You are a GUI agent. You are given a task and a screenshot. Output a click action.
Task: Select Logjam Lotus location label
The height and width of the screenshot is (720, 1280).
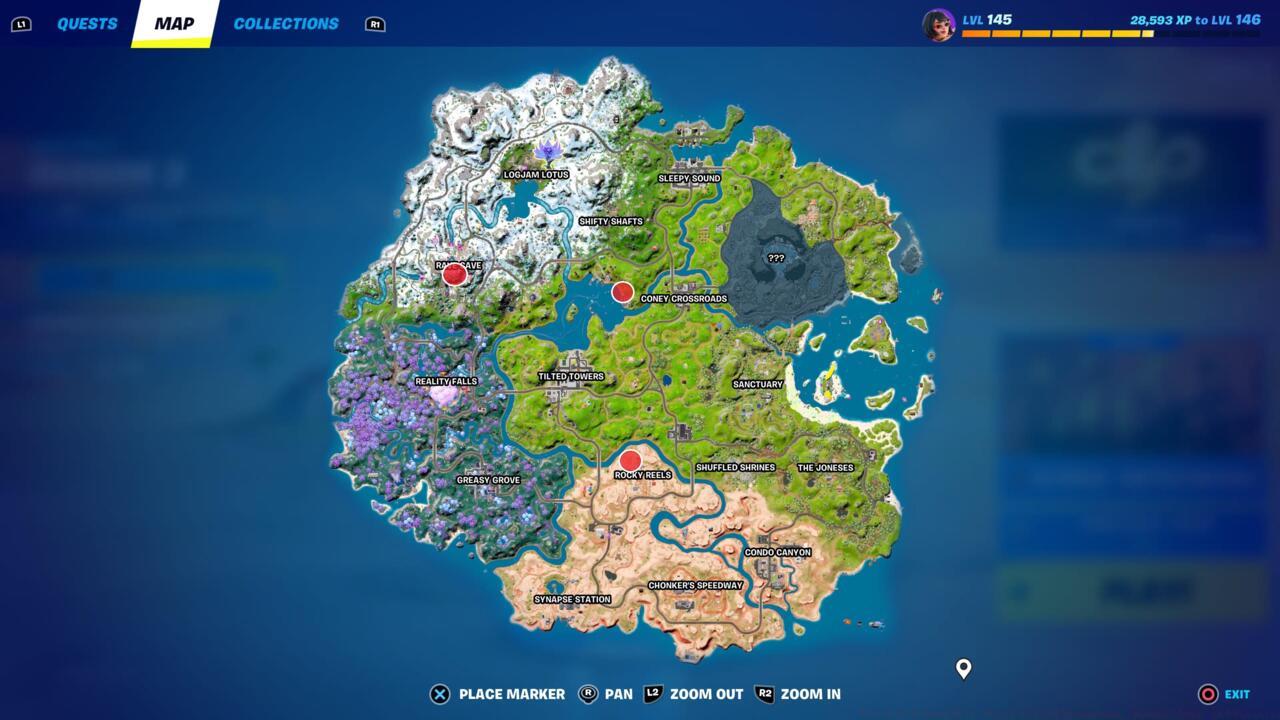coord(536,174)
